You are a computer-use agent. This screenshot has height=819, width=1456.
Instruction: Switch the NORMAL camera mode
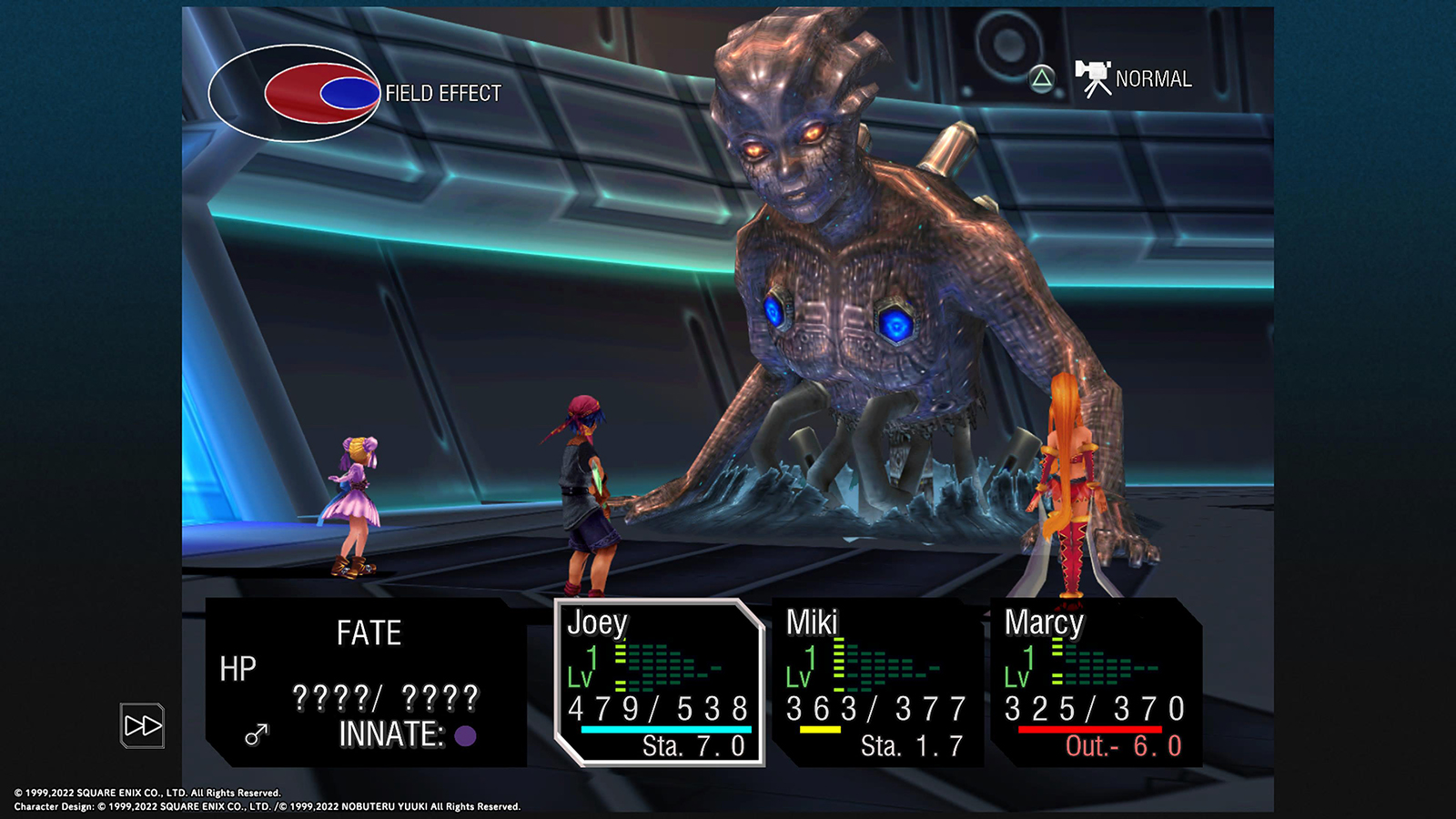point(1134,79)
